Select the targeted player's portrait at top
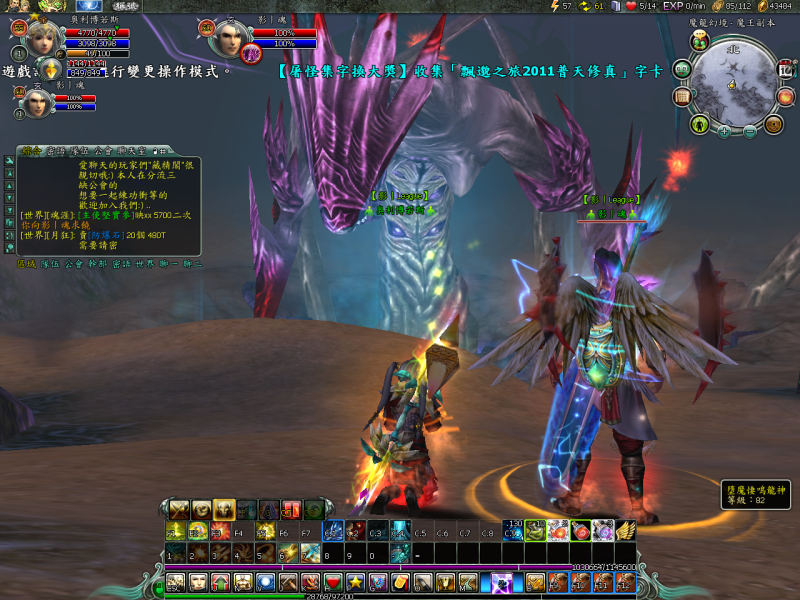This screenshot has width=800, height=600. tap(230, 39)
